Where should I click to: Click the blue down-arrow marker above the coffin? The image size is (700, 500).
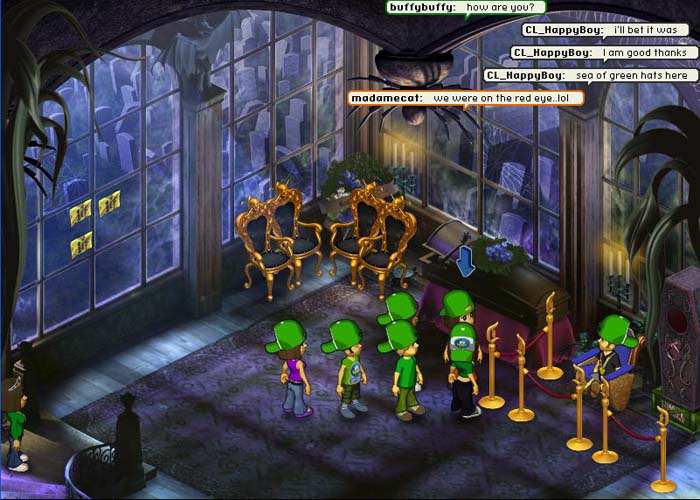[465, 265]
